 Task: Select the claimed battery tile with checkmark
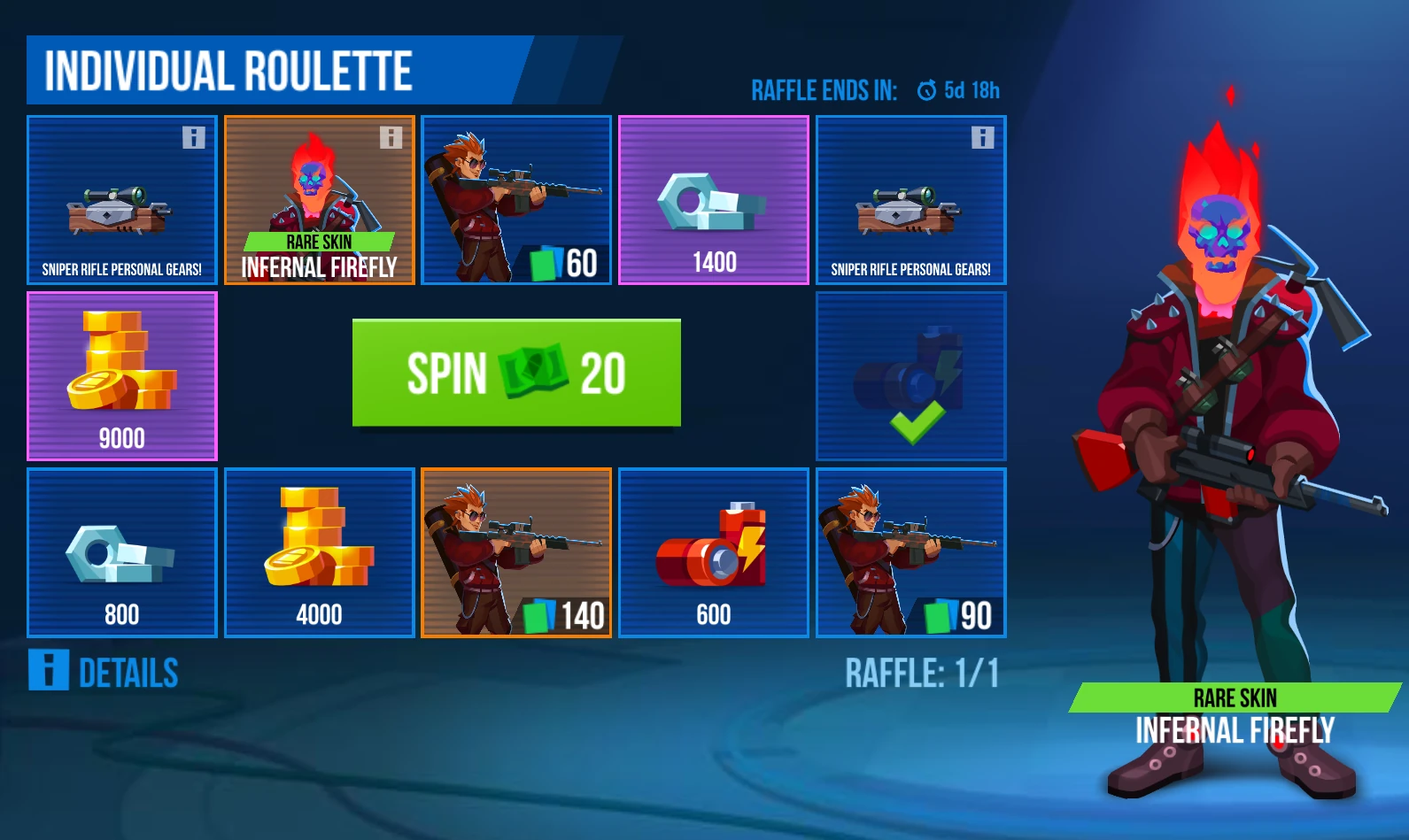(910, 376)
